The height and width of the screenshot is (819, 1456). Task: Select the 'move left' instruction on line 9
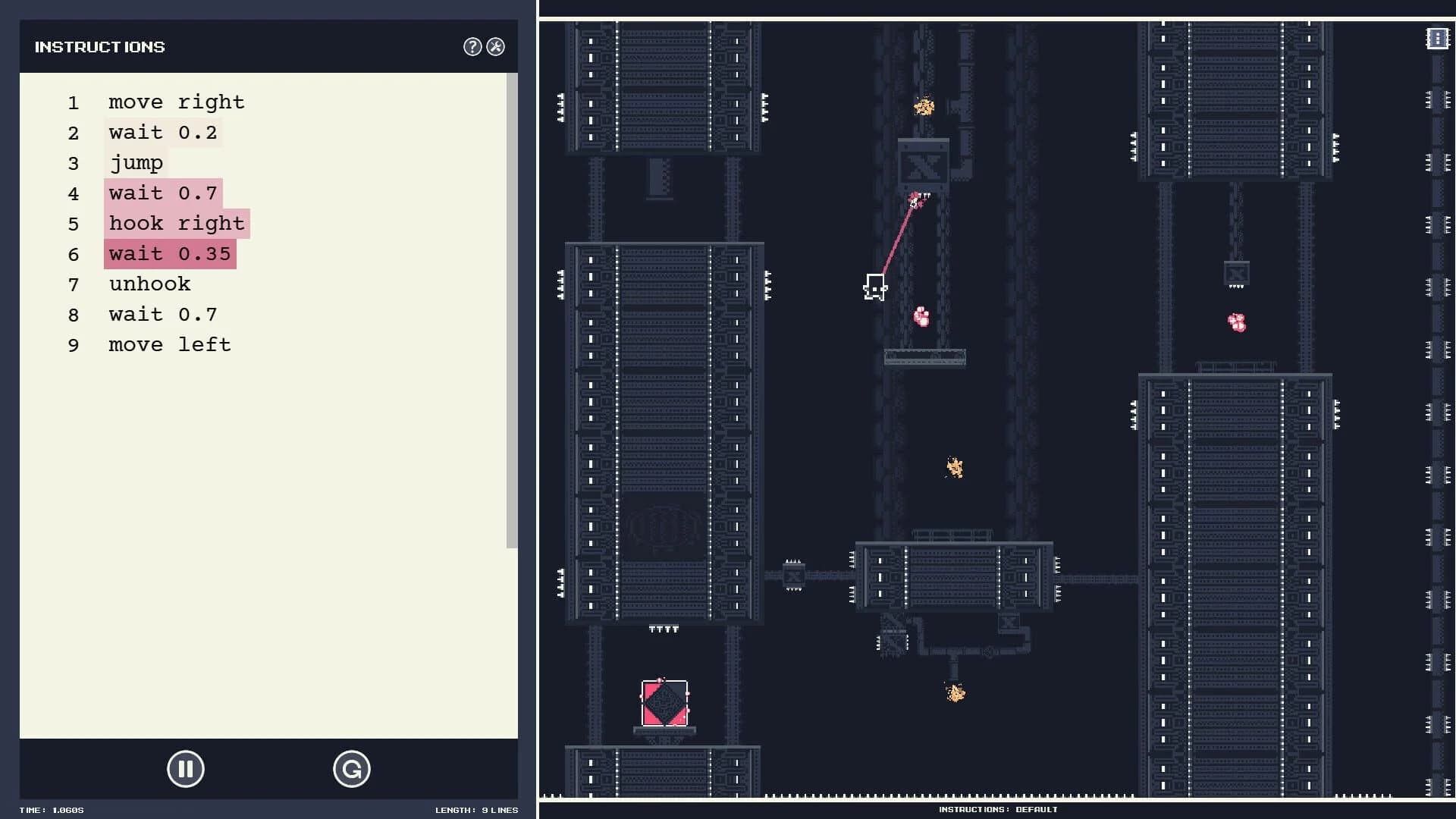coord(170,345)
